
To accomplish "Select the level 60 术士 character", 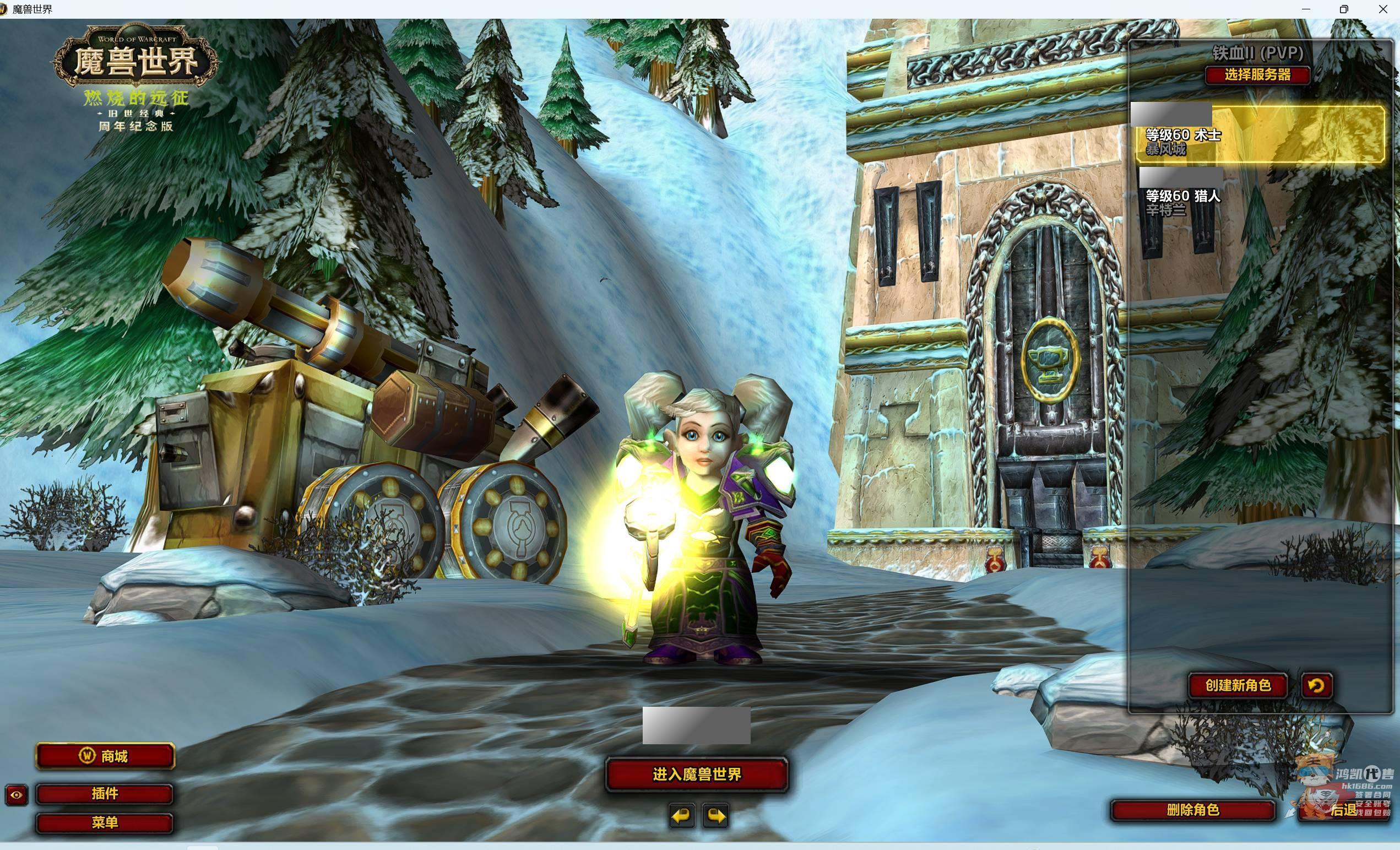I will point(1259,135).
